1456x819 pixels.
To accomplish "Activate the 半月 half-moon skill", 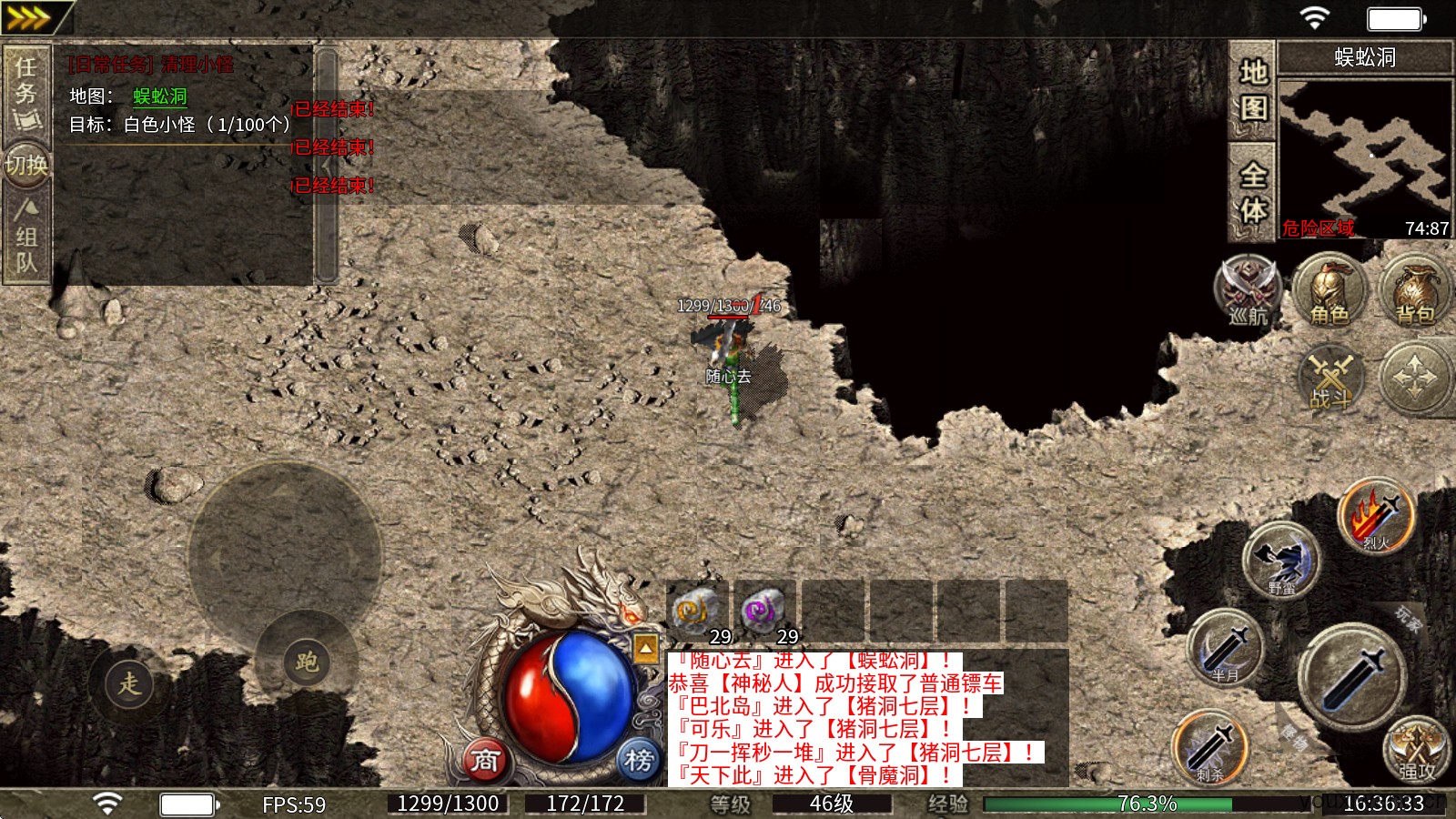I will [1225, 648].
